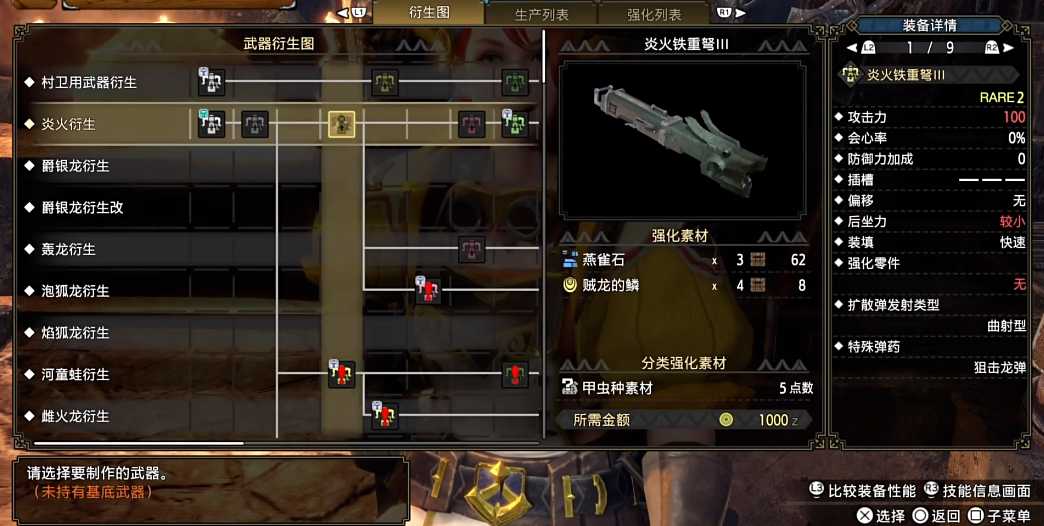Pick the 爵银龙衍生改 row
Image resolution: width=1044 pixels, height=526 pixels.
pyautogui.click(x=82, y=208)
